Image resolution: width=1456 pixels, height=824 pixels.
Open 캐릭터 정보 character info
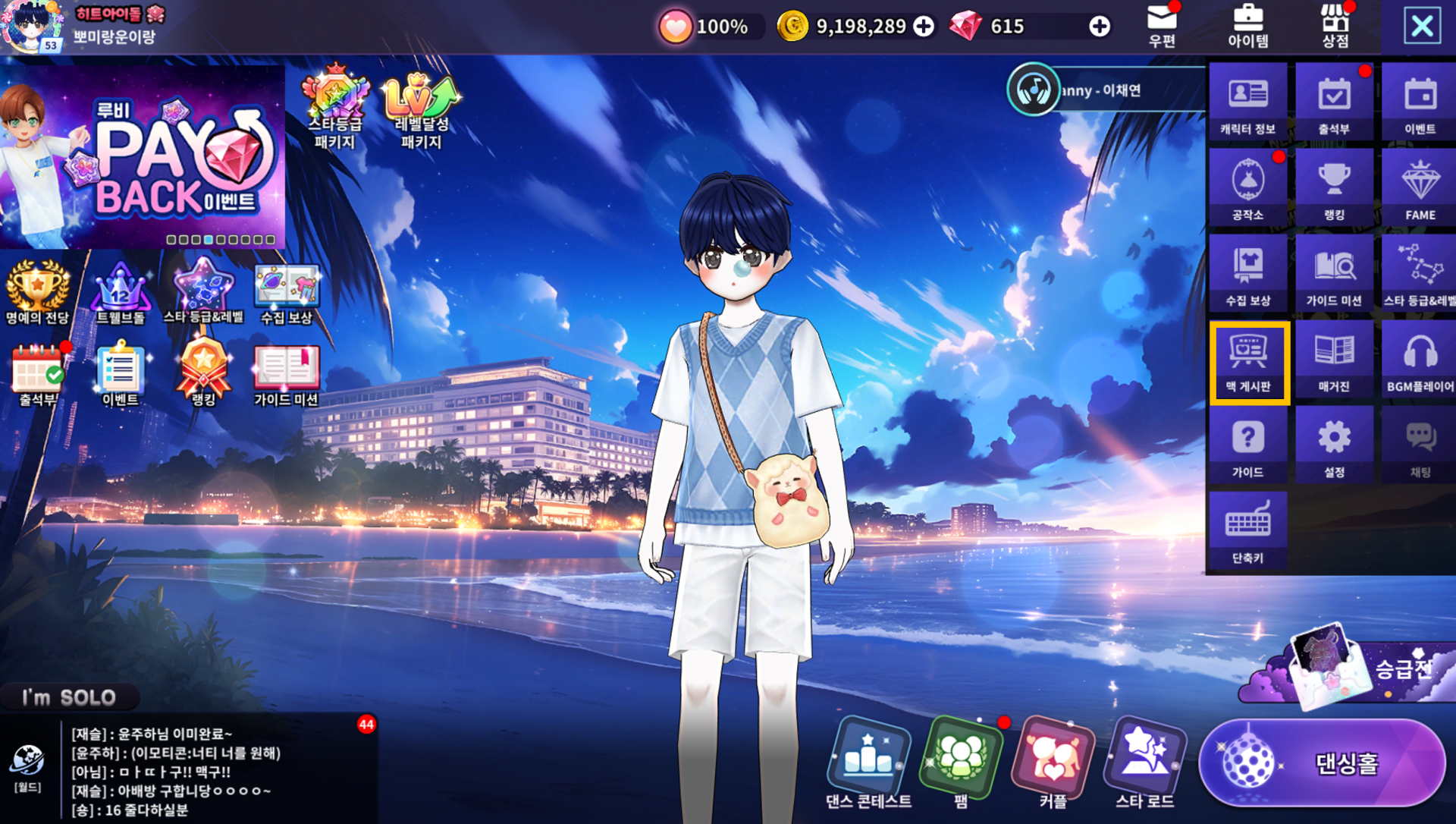[x=1247, y=102]
